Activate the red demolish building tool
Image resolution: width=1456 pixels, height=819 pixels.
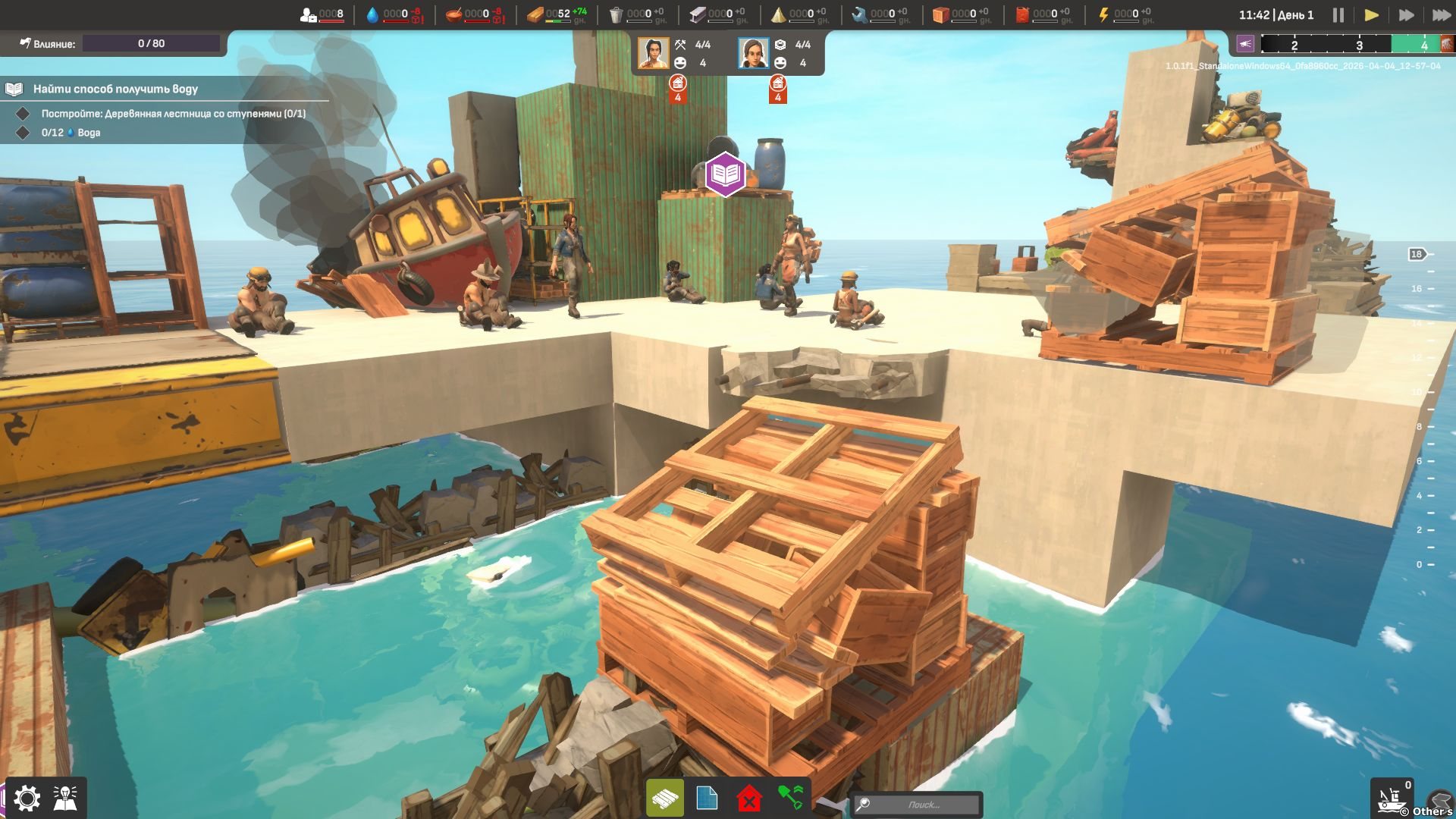click(x=749, y=799)
